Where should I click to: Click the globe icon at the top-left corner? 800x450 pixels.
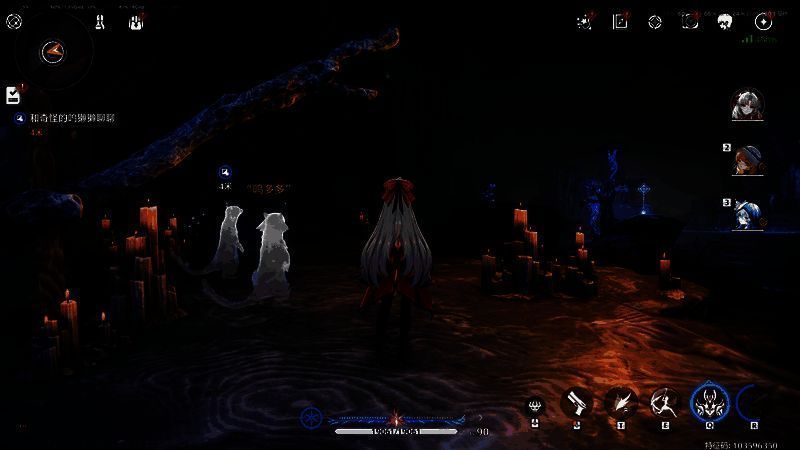point(14,21)
